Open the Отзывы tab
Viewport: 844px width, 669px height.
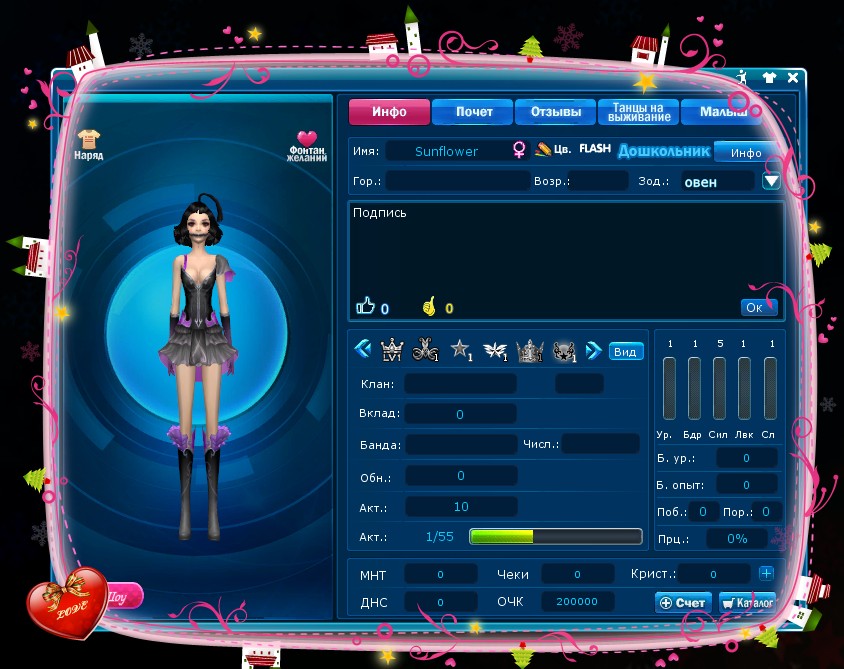coord(556,112)
